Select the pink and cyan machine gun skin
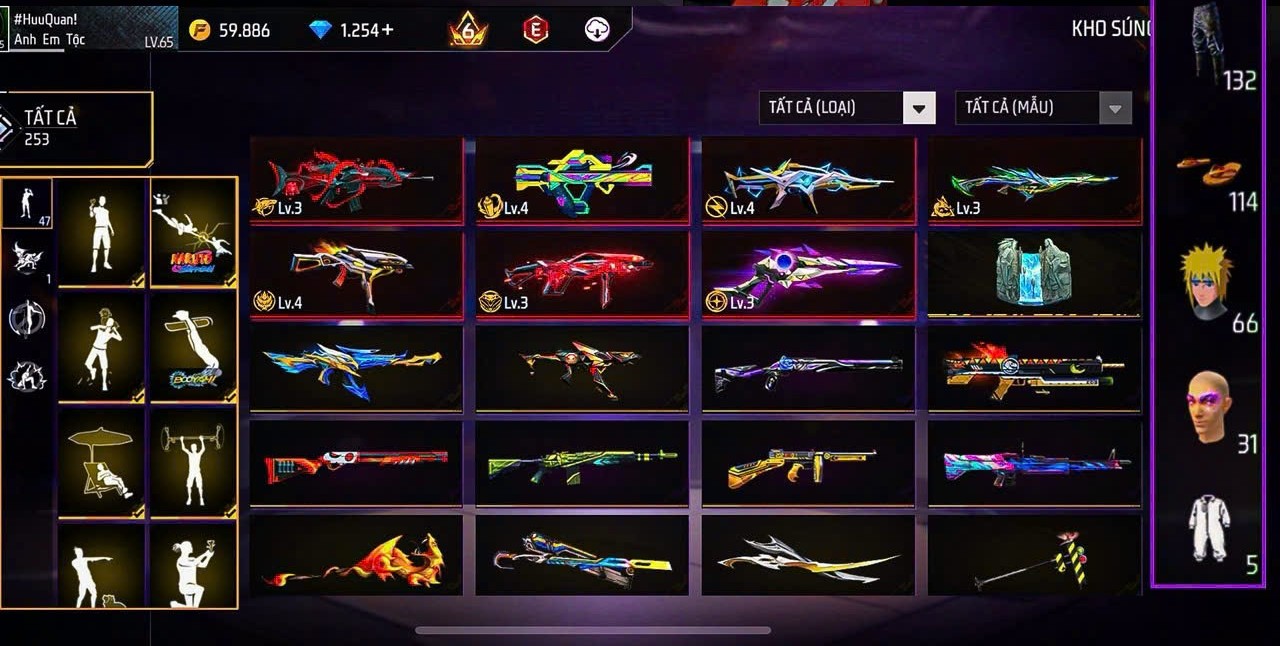The image size is (1280, 646). tap(1034, 464)
